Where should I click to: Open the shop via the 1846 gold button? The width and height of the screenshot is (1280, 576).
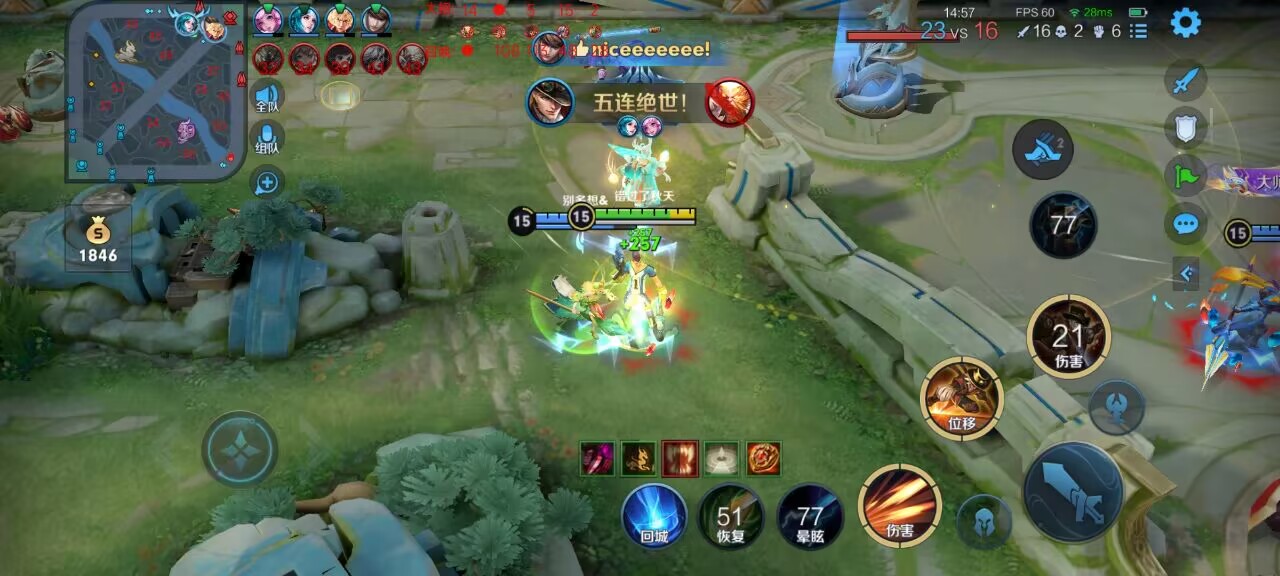98,242
